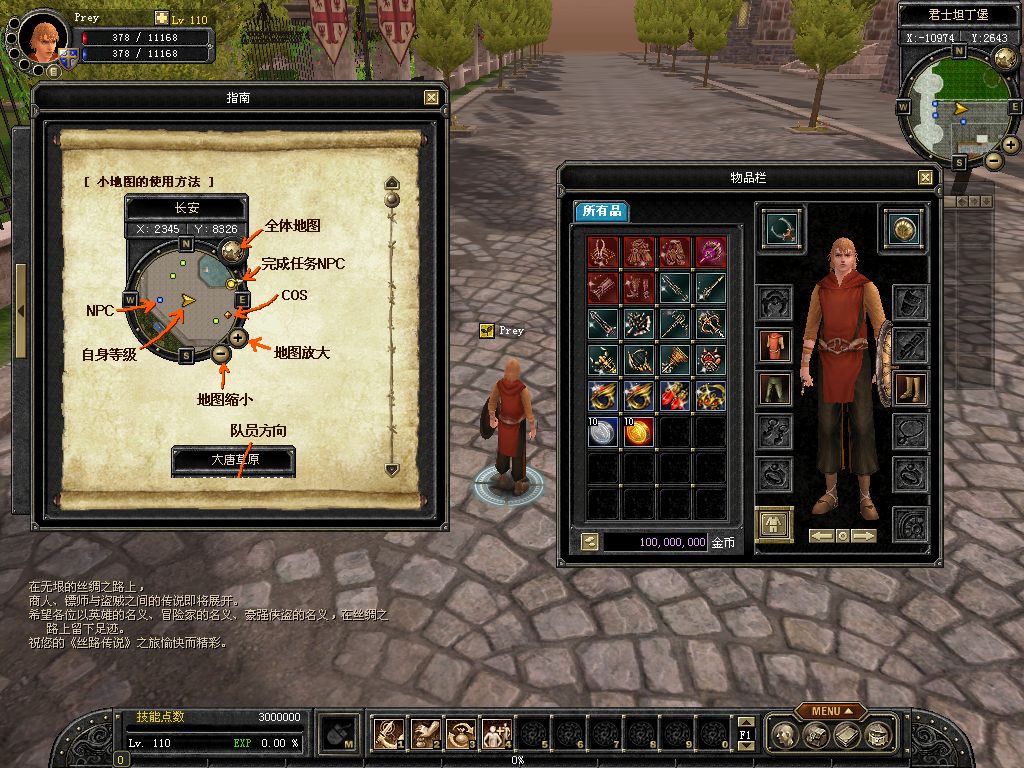Viewport: 1024px width, 768px height.
Task: Close the guide (指南) window
Action: click(431, 97)
